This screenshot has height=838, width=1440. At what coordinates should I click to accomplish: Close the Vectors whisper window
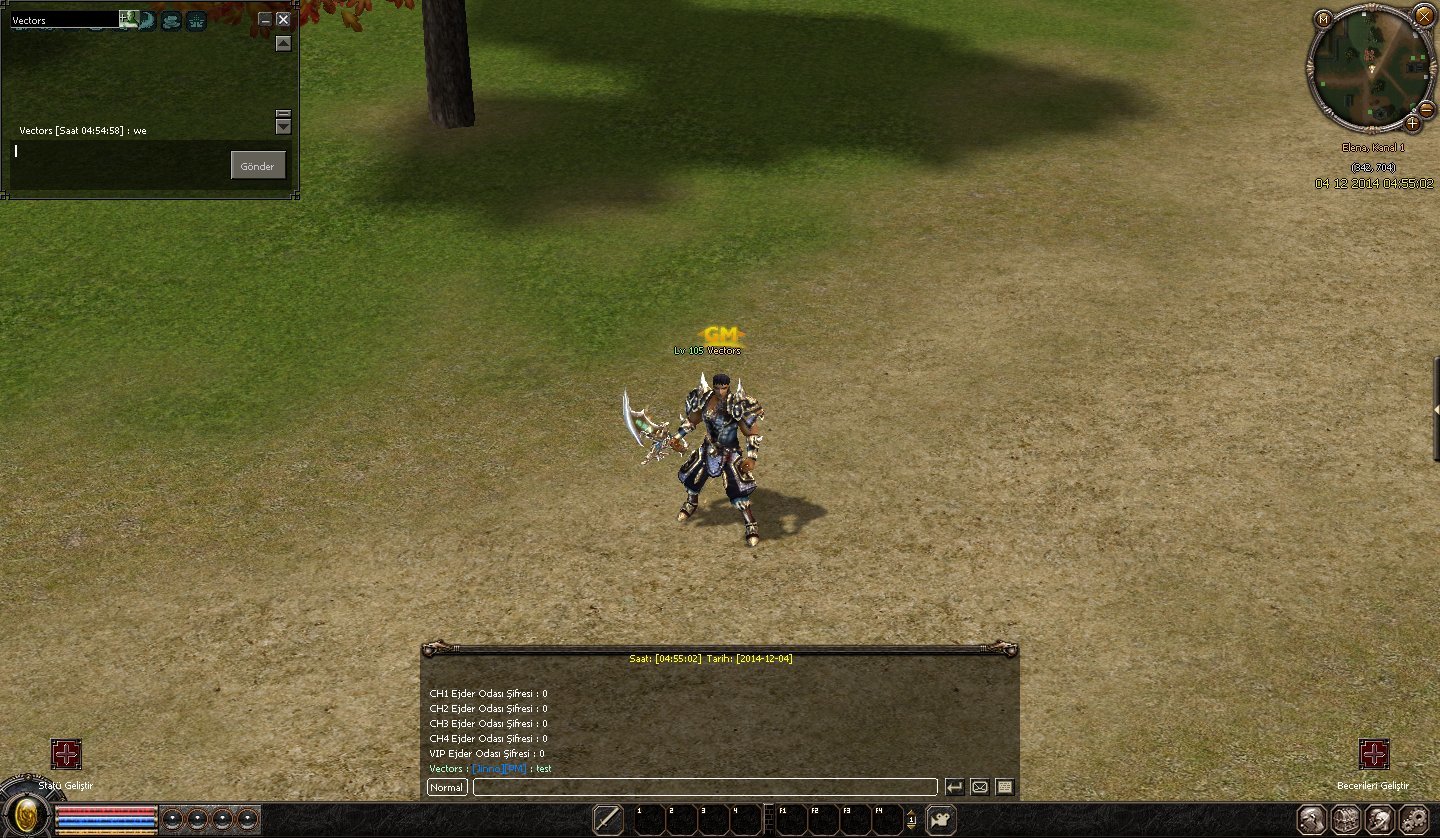pos(283,19)
